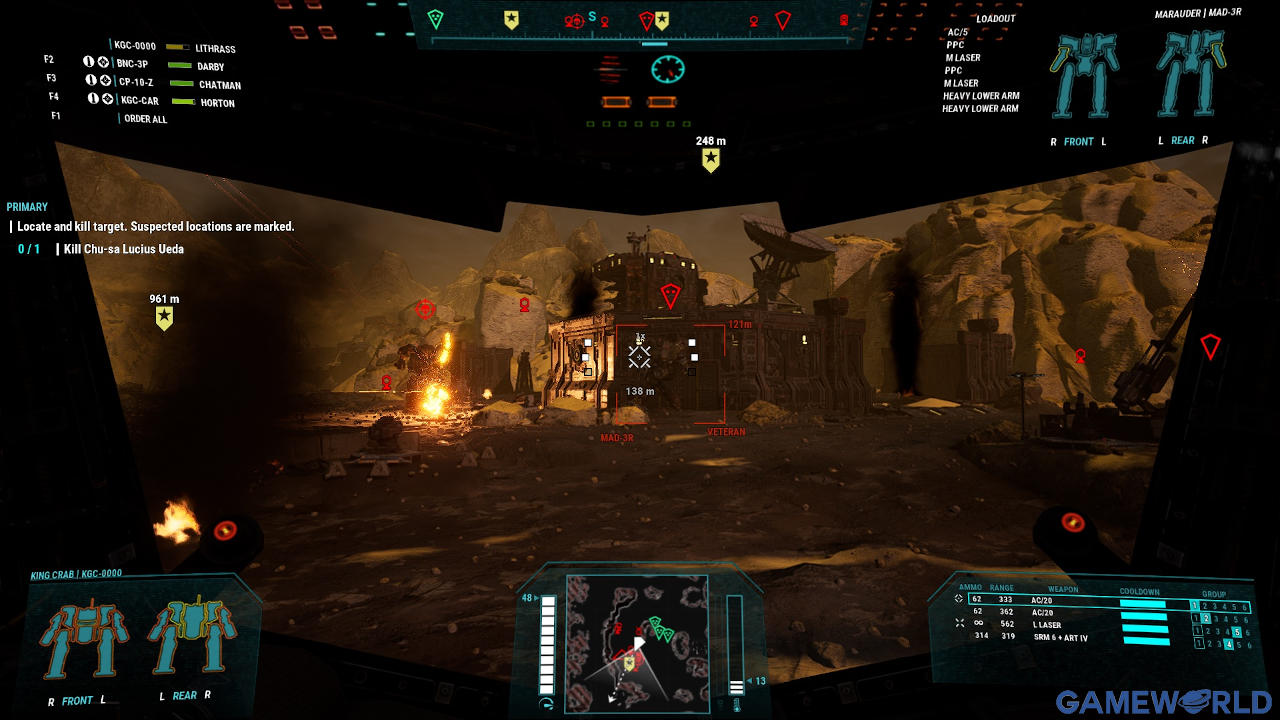Click the targeted MAD-3R enemy bracket
Screen dimensions: 1280x720
click(x=670, y=373)
